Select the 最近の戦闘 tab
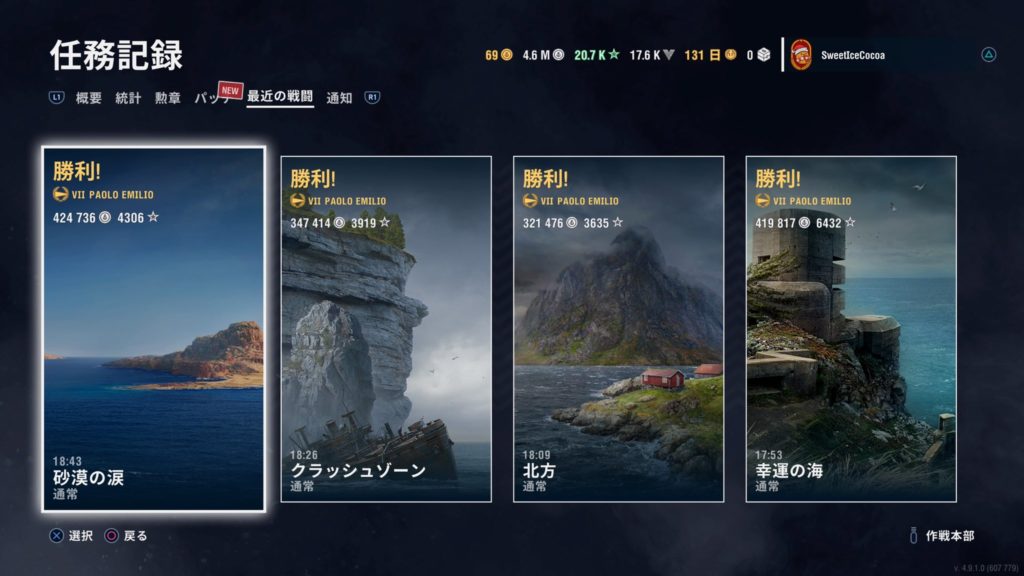The height and width of the screenshot is (576, 1024). pyautogui.click(x=280, y=98)
